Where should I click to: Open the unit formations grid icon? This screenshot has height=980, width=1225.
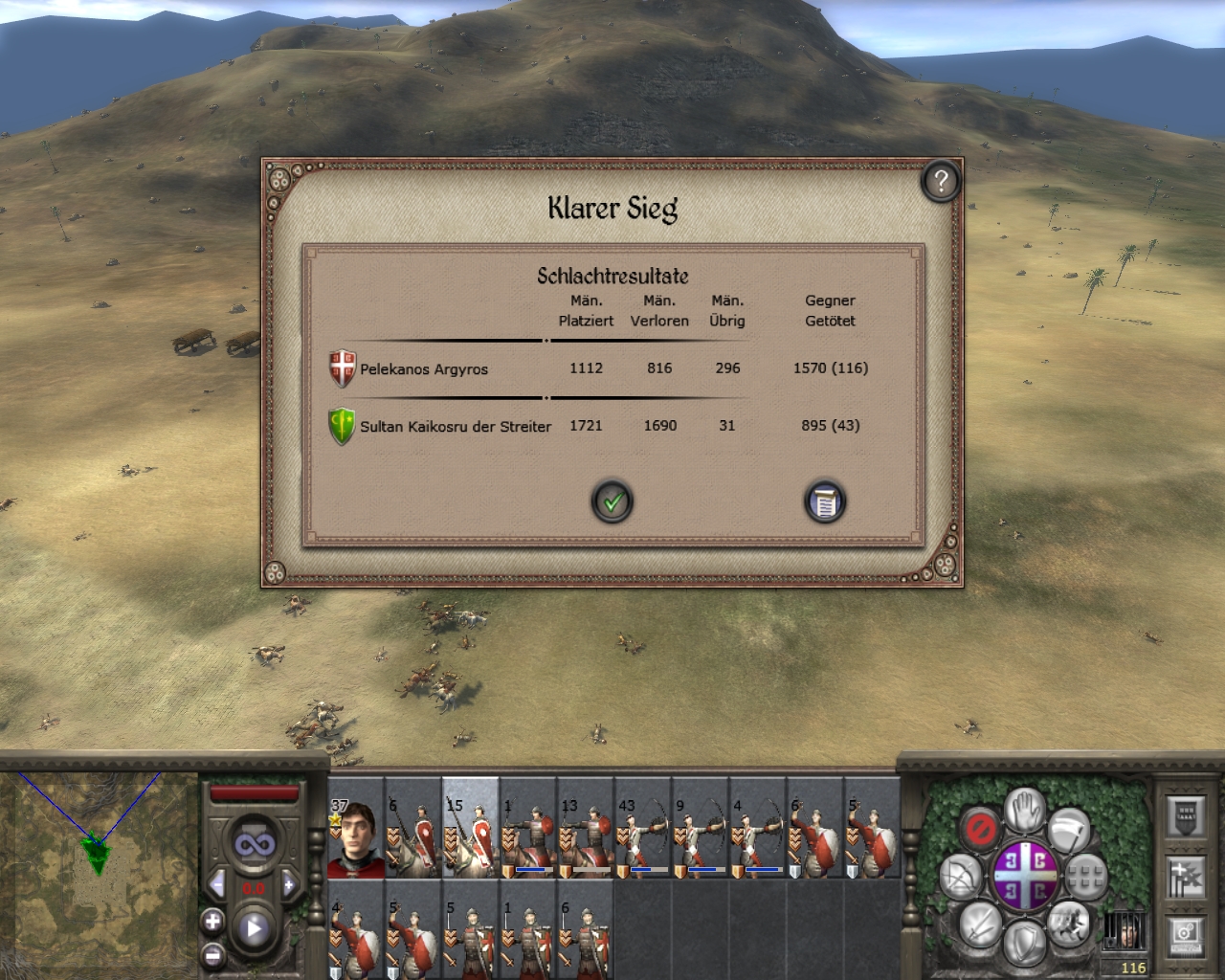click(1086, 875)
